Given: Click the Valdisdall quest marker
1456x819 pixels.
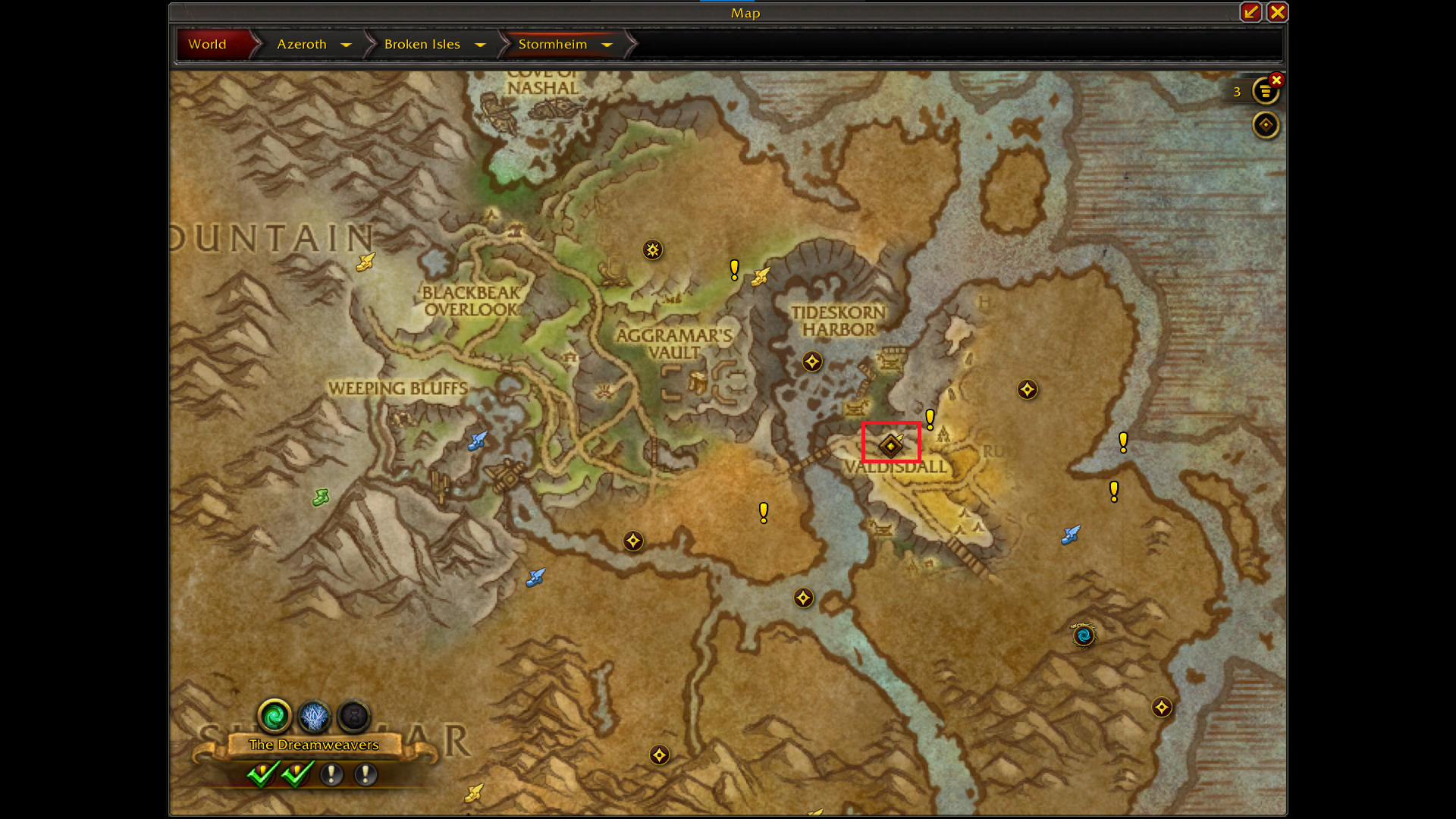Looking at the screenshot, I should pyautogui.click(x=891, y=445).
